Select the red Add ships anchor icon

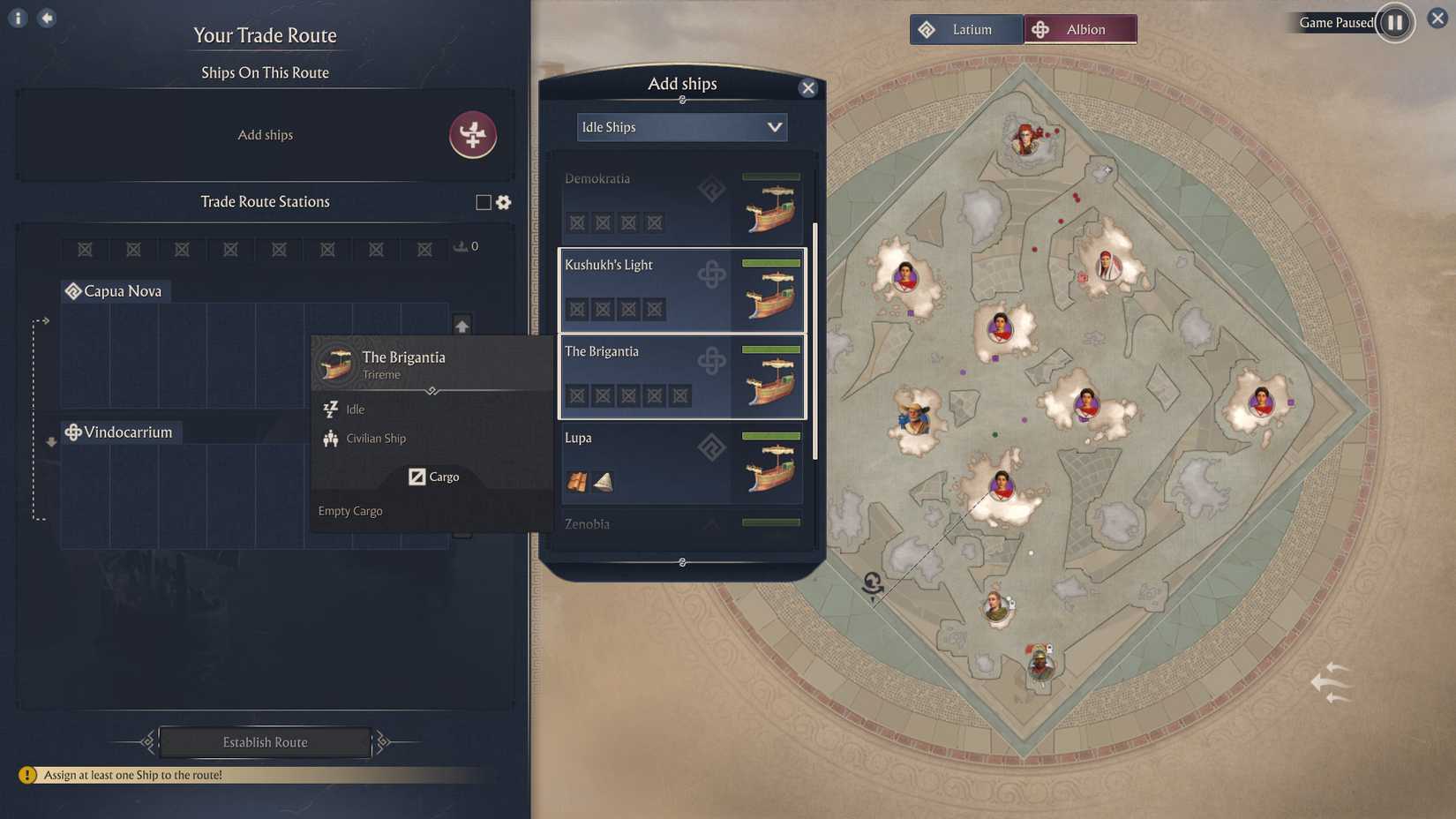[474, 135]
